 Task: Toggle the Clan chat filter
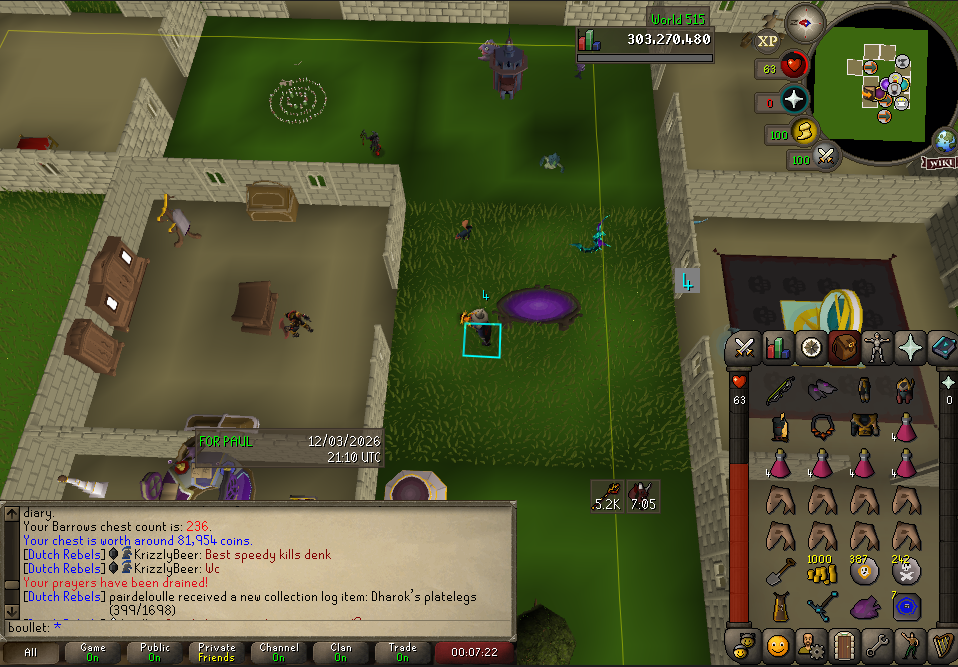click(341, 653)
